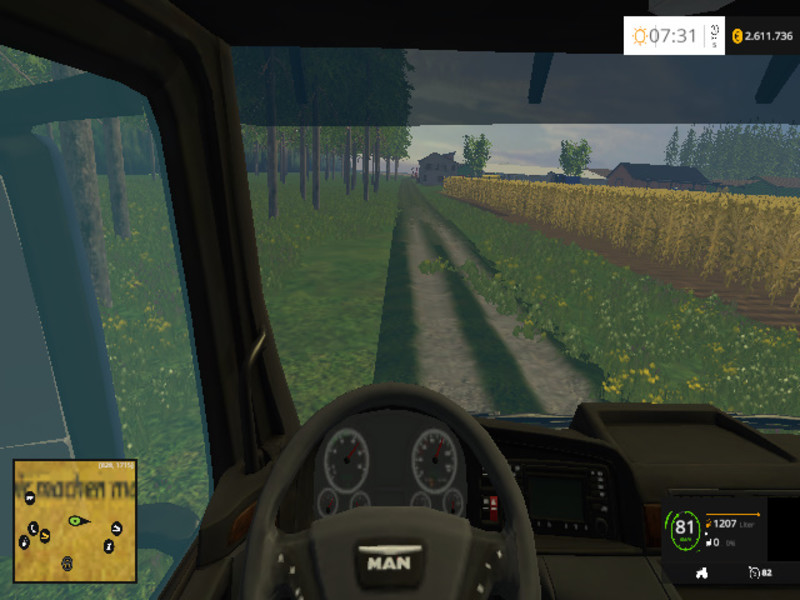The width and height of the screenshot is (800, 600).
Task: Toggle the cruise control icon
Action: [x=752, y=572]
